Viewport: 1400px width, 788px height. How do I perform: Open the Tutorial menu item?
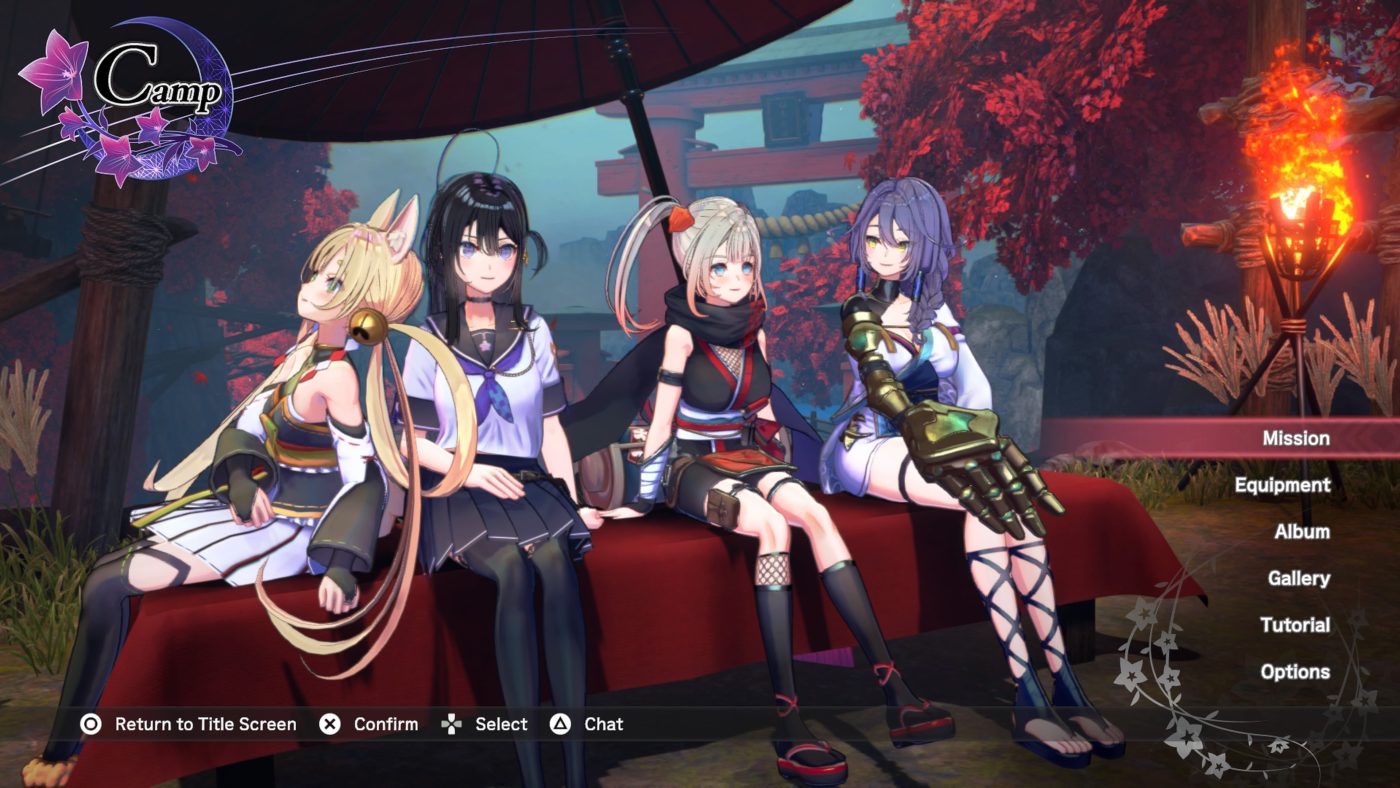tap(1298, 625)
